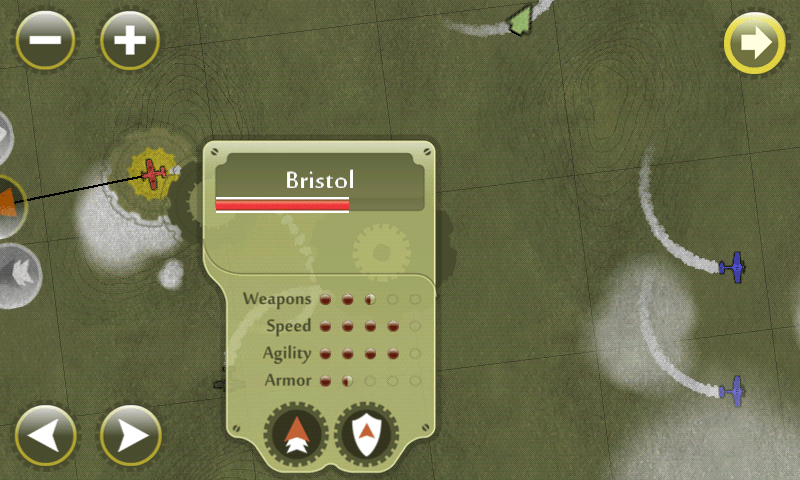The width and height of the screenshot is (800, 480).
Task: Zoom out with the minus button
Action: pos(44,41)
